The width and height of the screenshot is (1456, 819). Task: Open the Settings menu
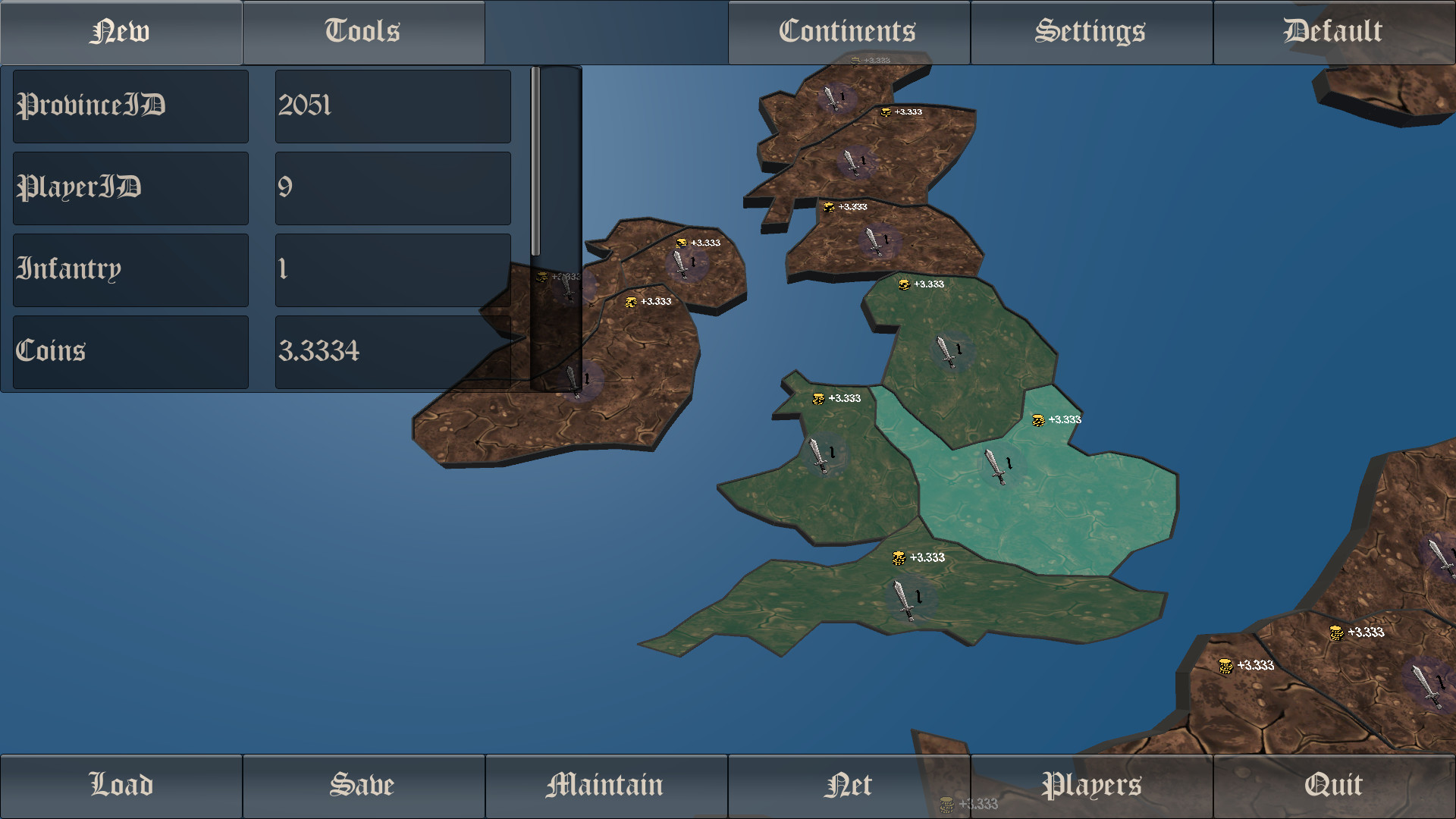coord(1090,32)
